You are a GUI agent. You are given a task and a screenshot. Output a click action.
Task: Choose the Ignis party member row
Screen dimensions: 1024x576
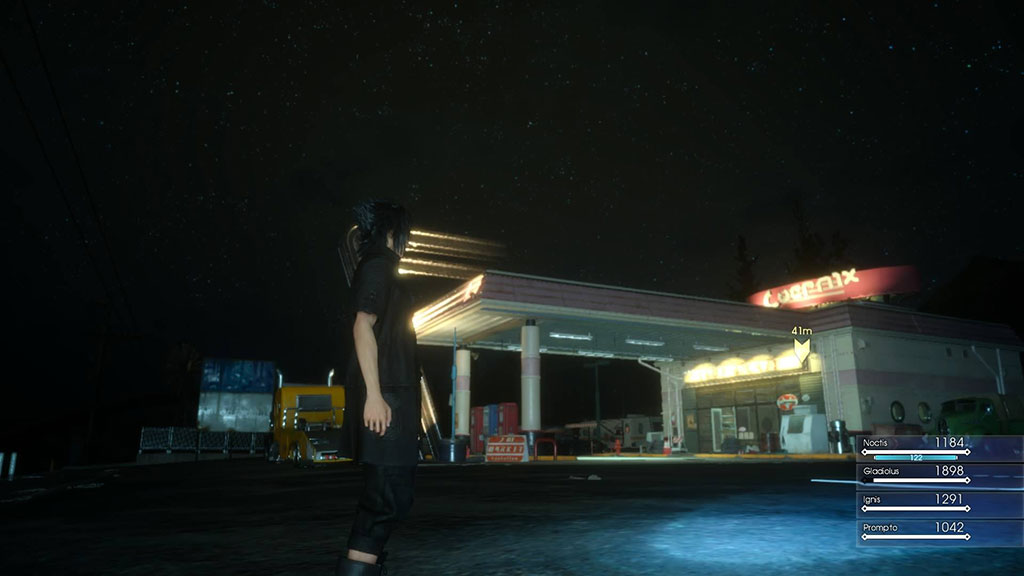point(914,502)
